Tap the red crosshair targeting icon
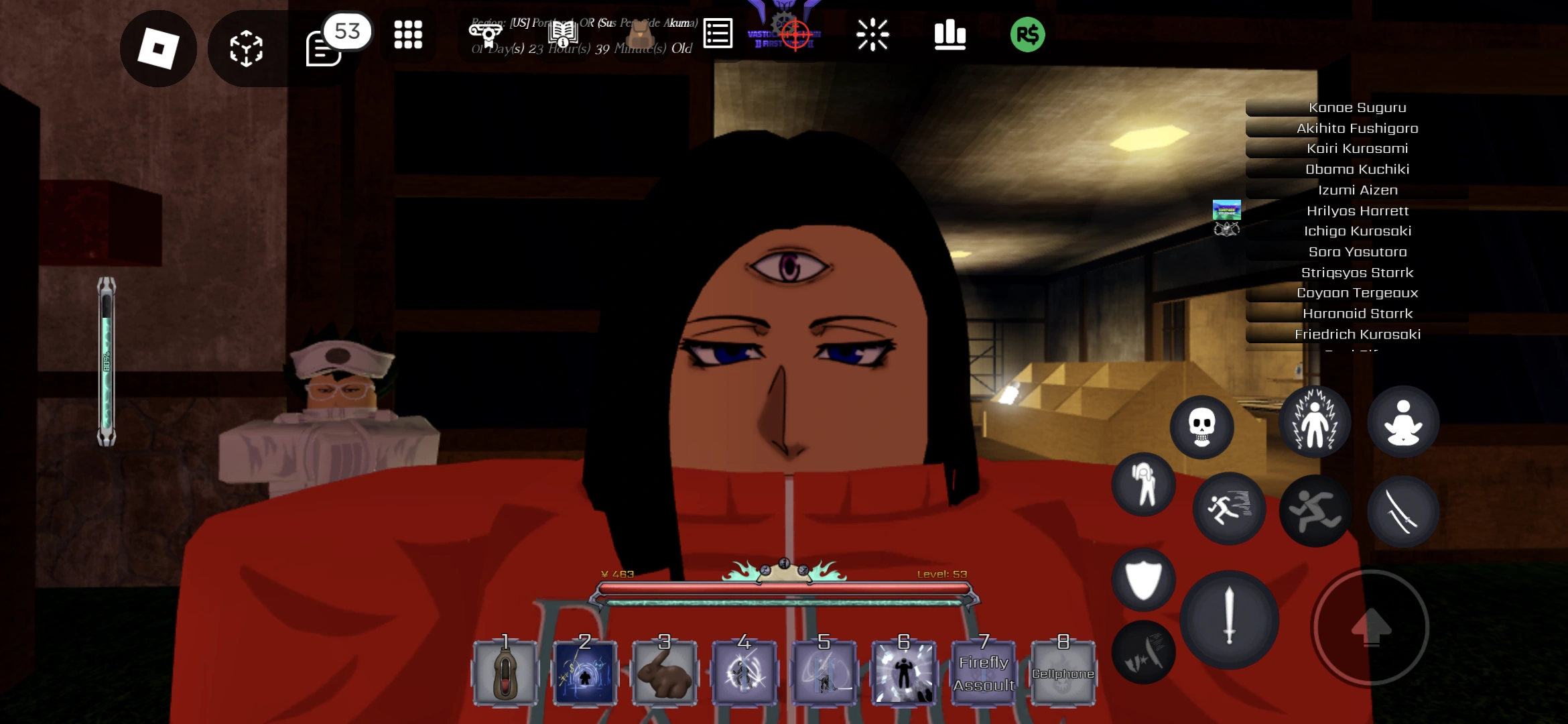Image resolution: width=1568 pixels, height=724 pixels. [795, 34]
